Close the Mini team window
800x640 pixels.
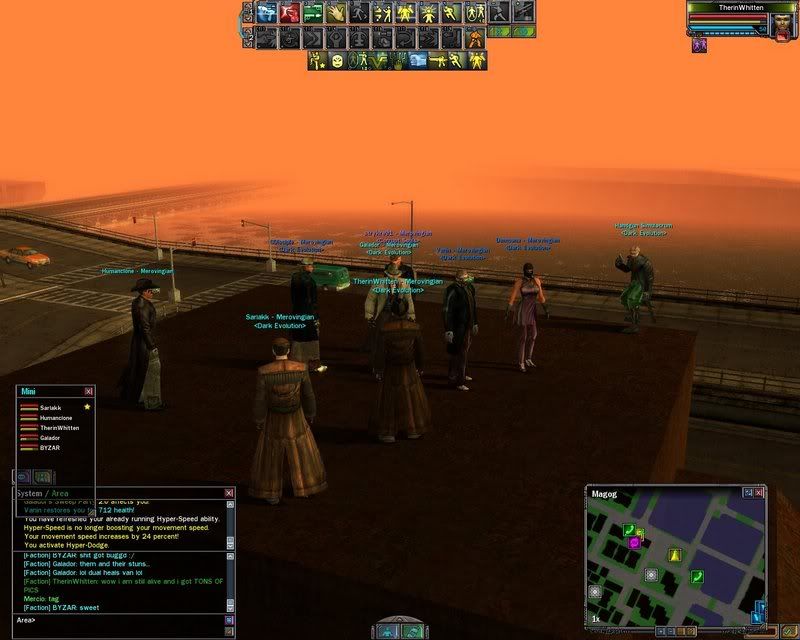[x=88, y=391]
